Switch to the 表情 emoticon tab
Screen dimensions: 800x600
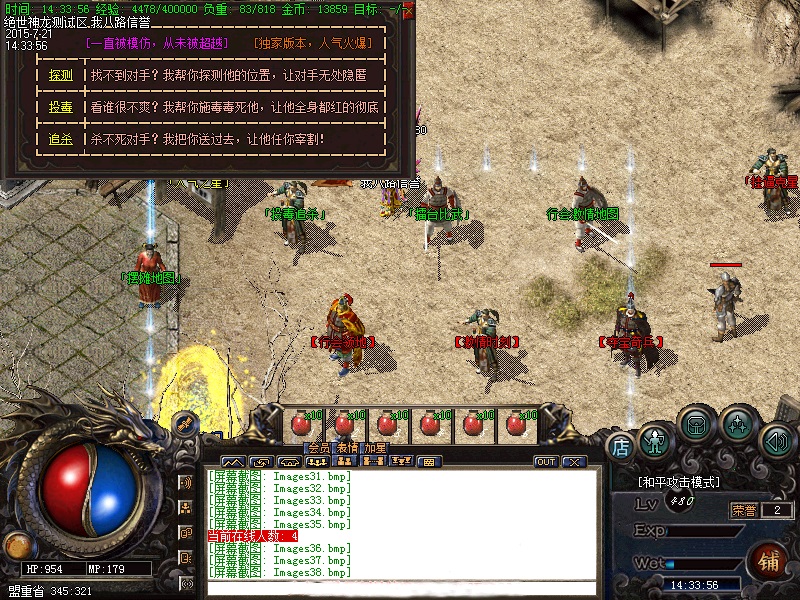tap(346, 448)
